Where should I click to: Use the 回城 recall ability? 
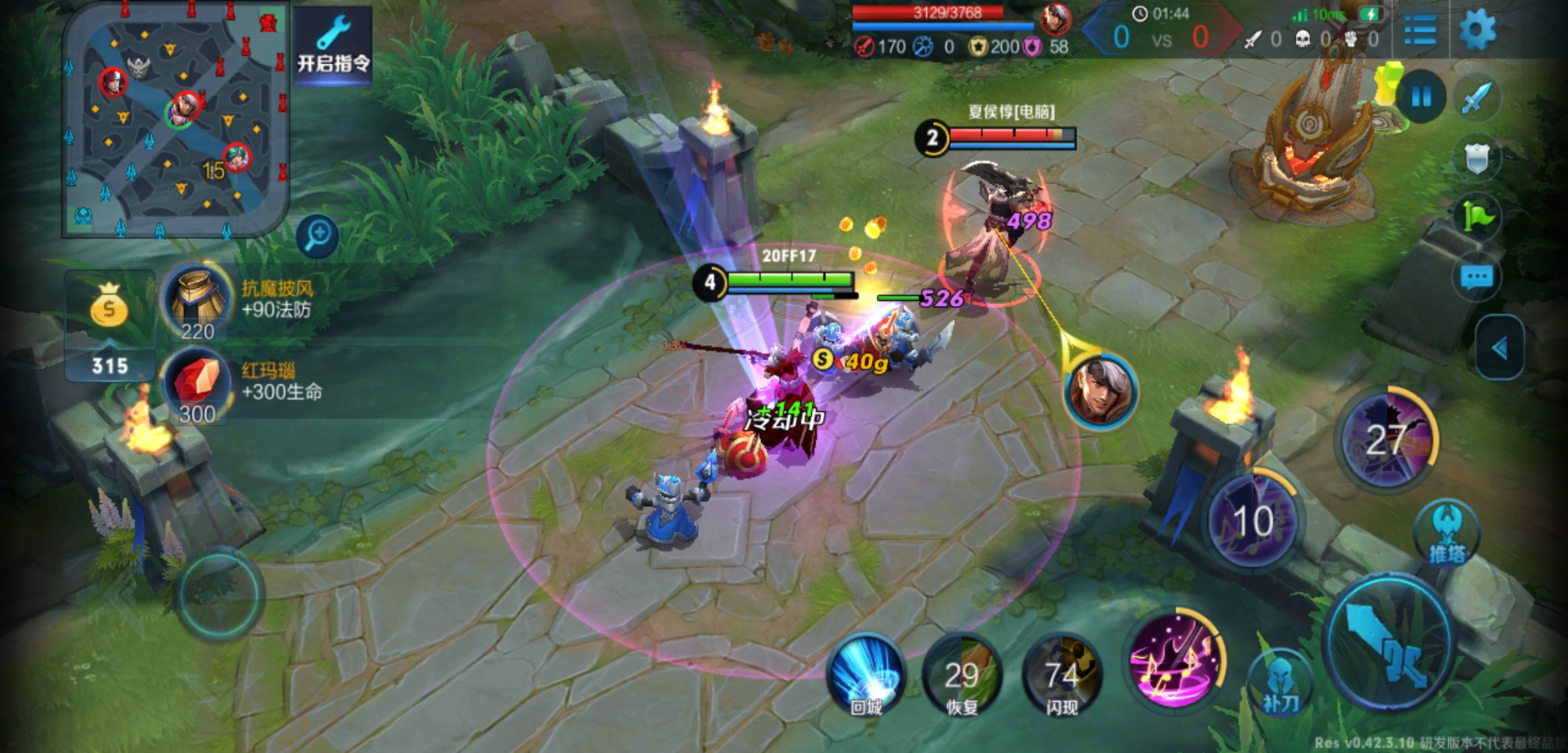coord(866,674)
